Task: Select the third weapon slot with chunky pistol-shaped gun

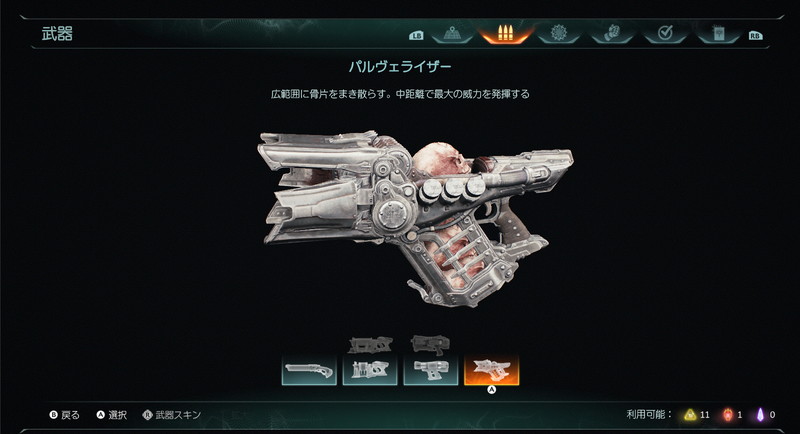Action: [431, 370]
